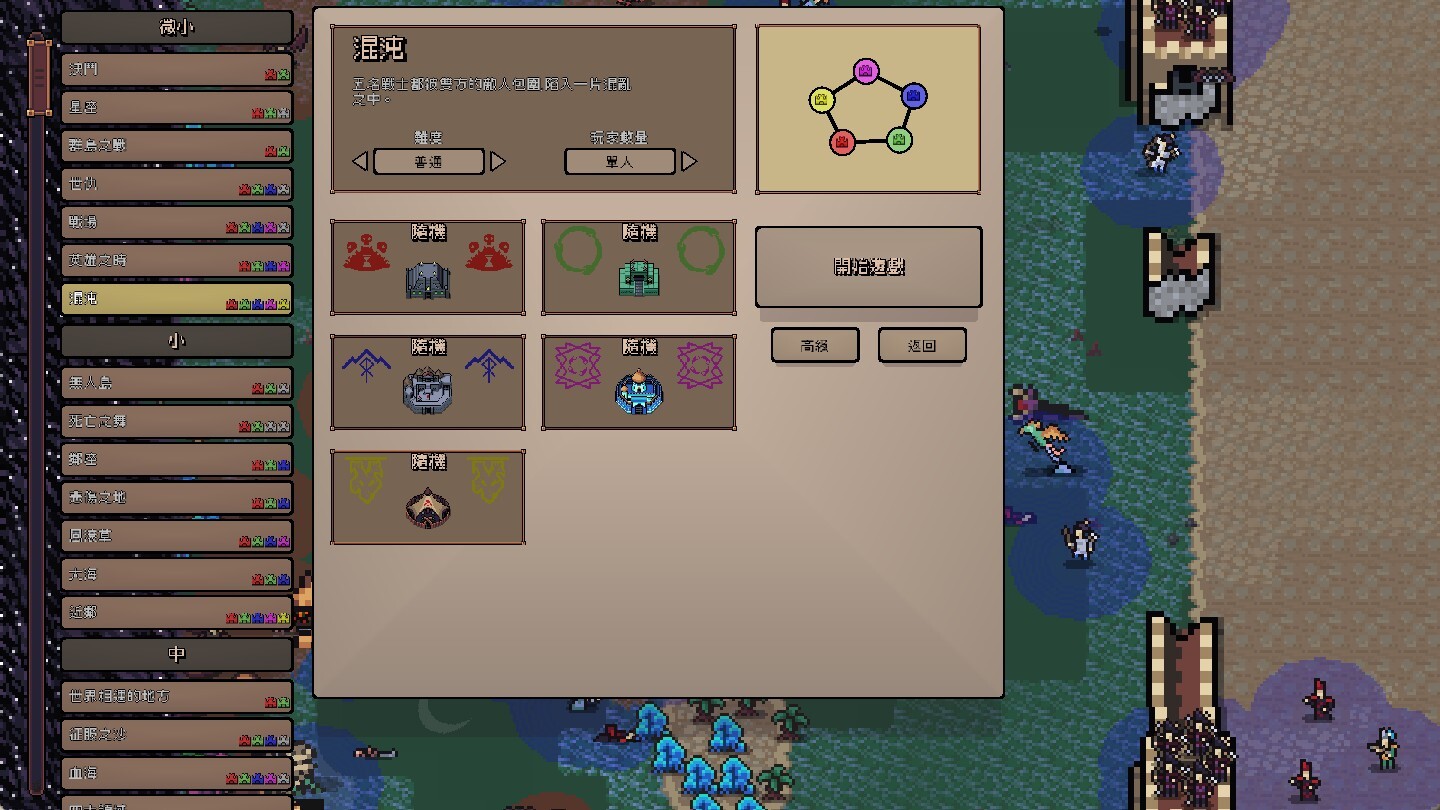
Task: Select the red faction player slot
Action: pyautogui.click(x=428, y=268)
